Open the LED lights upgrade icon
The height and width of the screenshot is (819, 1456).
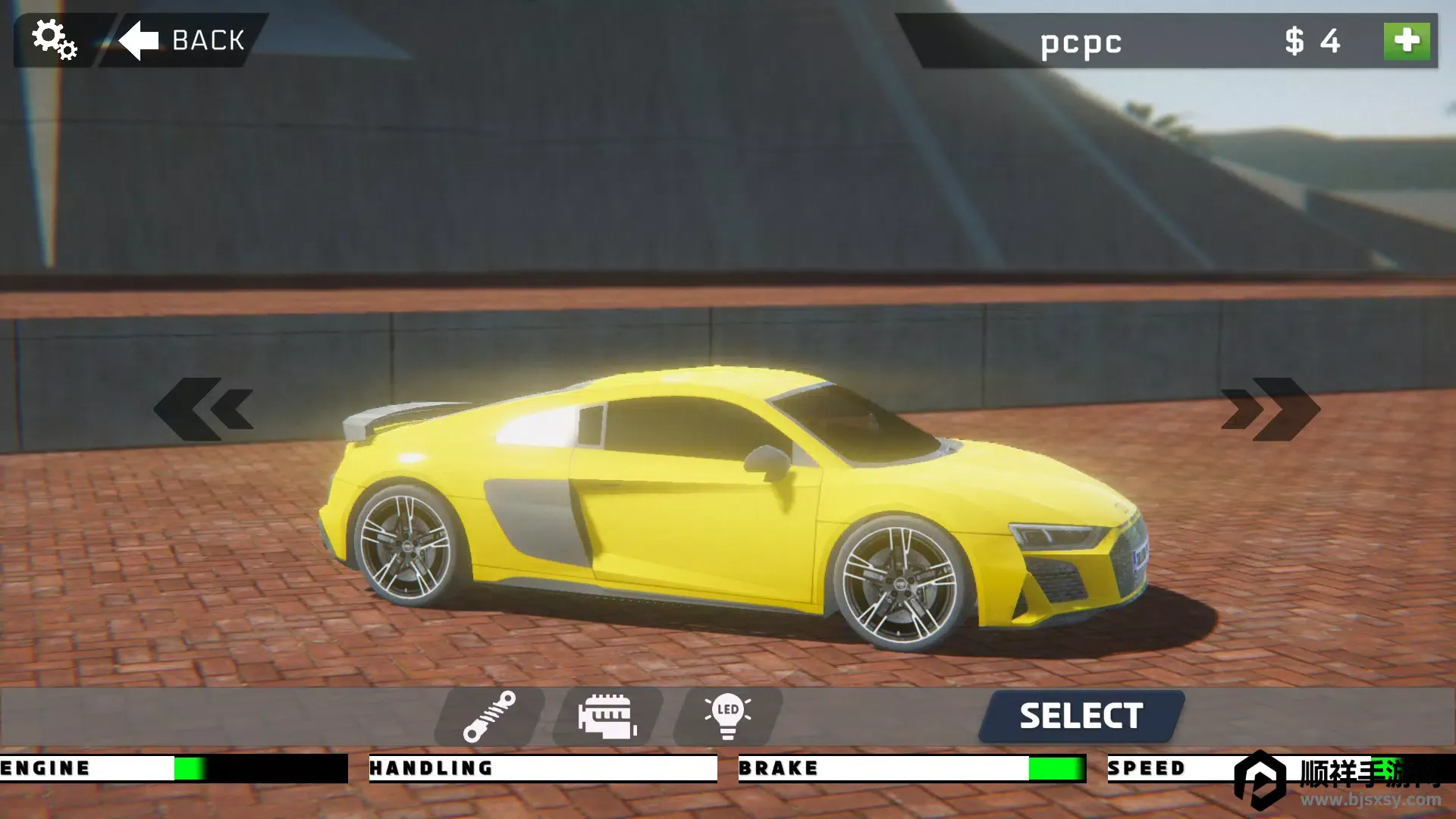pos(727,716)
